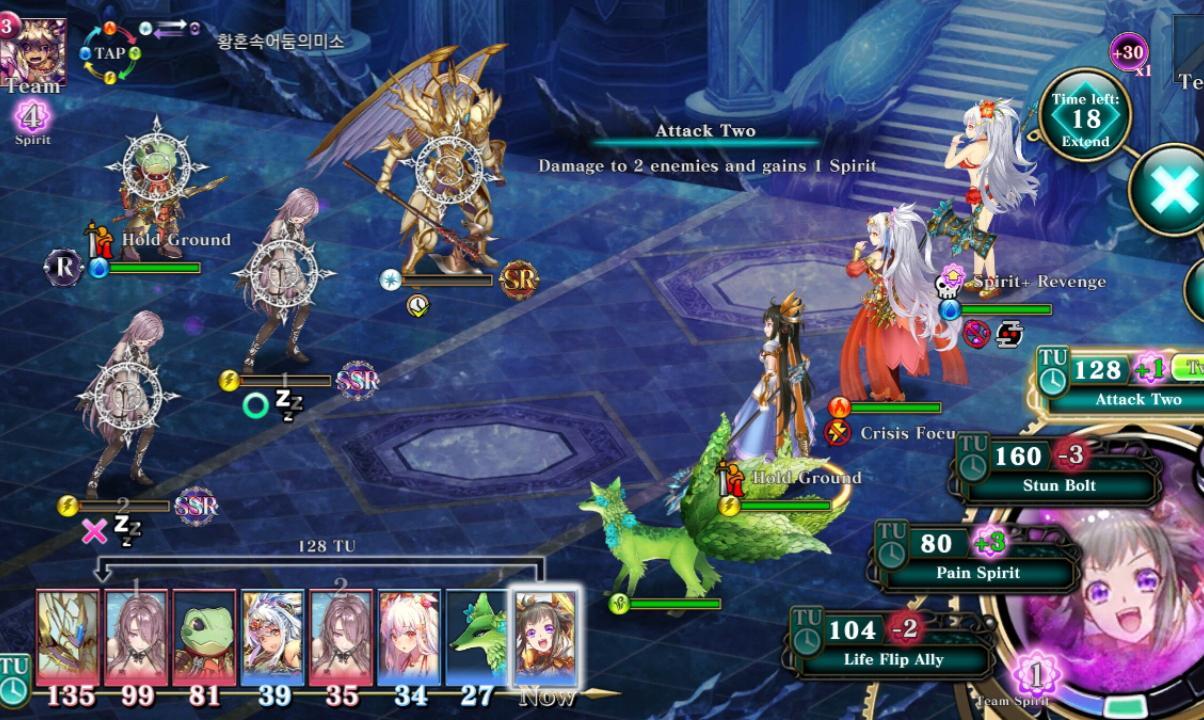
Task: Select the Now turn portrait
Action: (545, 637)
